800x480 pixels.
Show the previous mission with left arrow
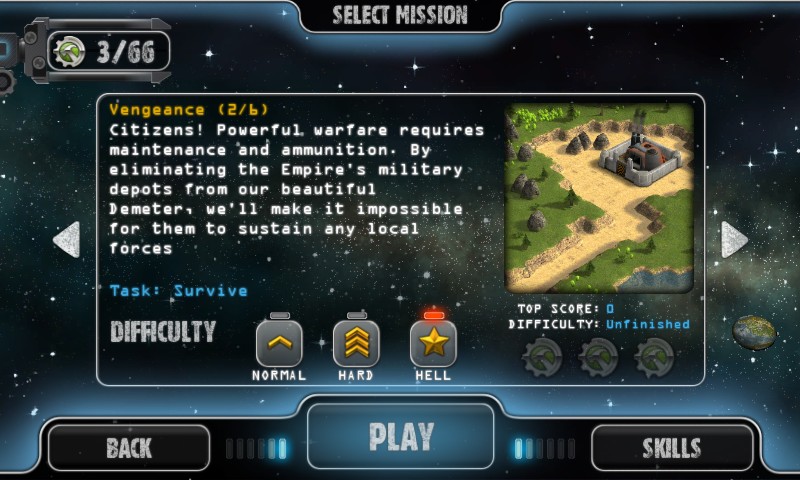pos(66,240)
